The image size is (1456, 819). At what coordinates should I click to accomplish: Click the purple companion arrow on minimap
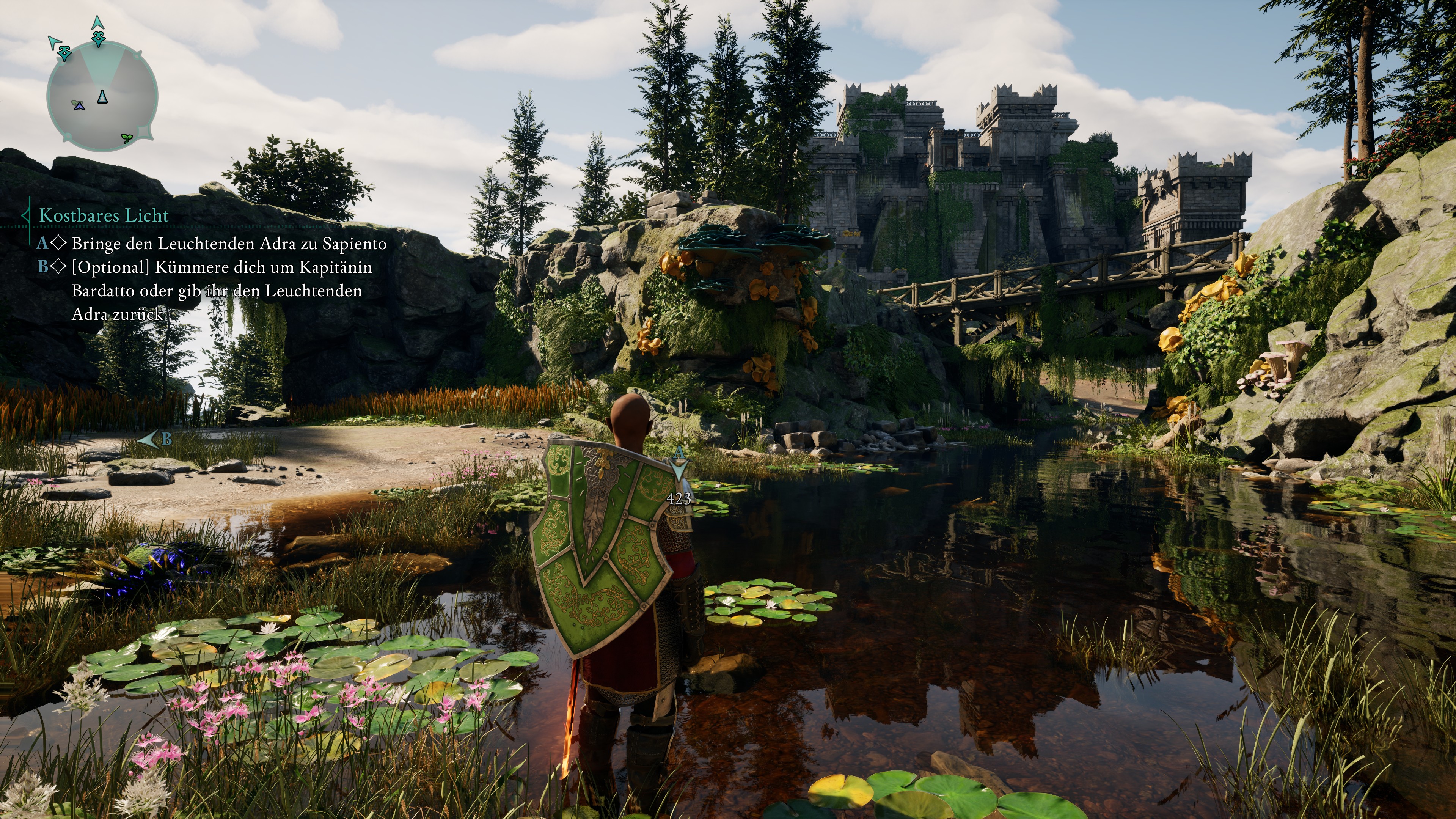(x=78, y=105)
